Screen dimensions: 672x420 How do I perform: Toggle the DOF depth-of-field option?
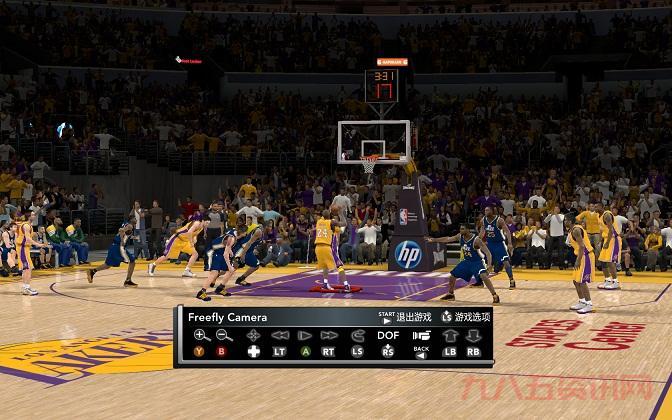coord(388,335)
